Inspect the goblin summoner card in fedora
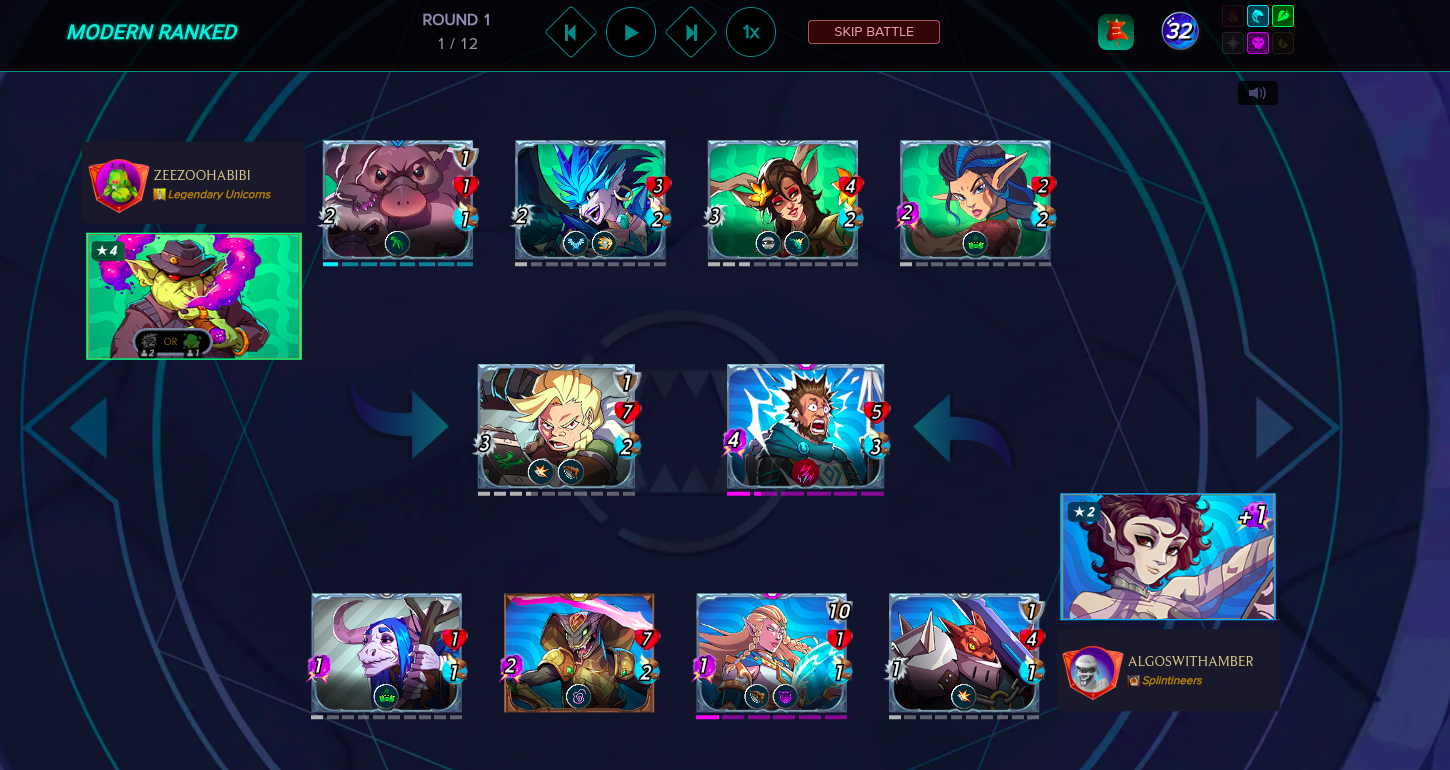This screenshot has height=770, width=1450. (x=194, y=296)
